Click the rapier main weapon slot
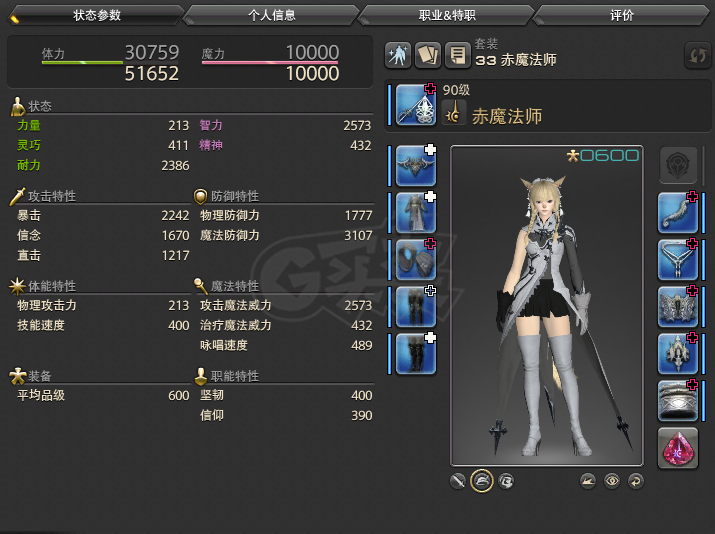 tap(416, 105)
